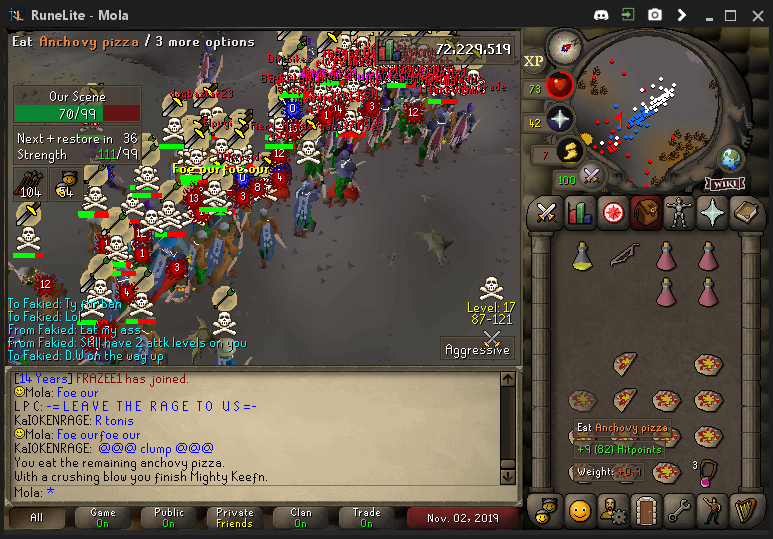Show the Worn Equipment tab
The image size is (773, 539).
point(678,213)
